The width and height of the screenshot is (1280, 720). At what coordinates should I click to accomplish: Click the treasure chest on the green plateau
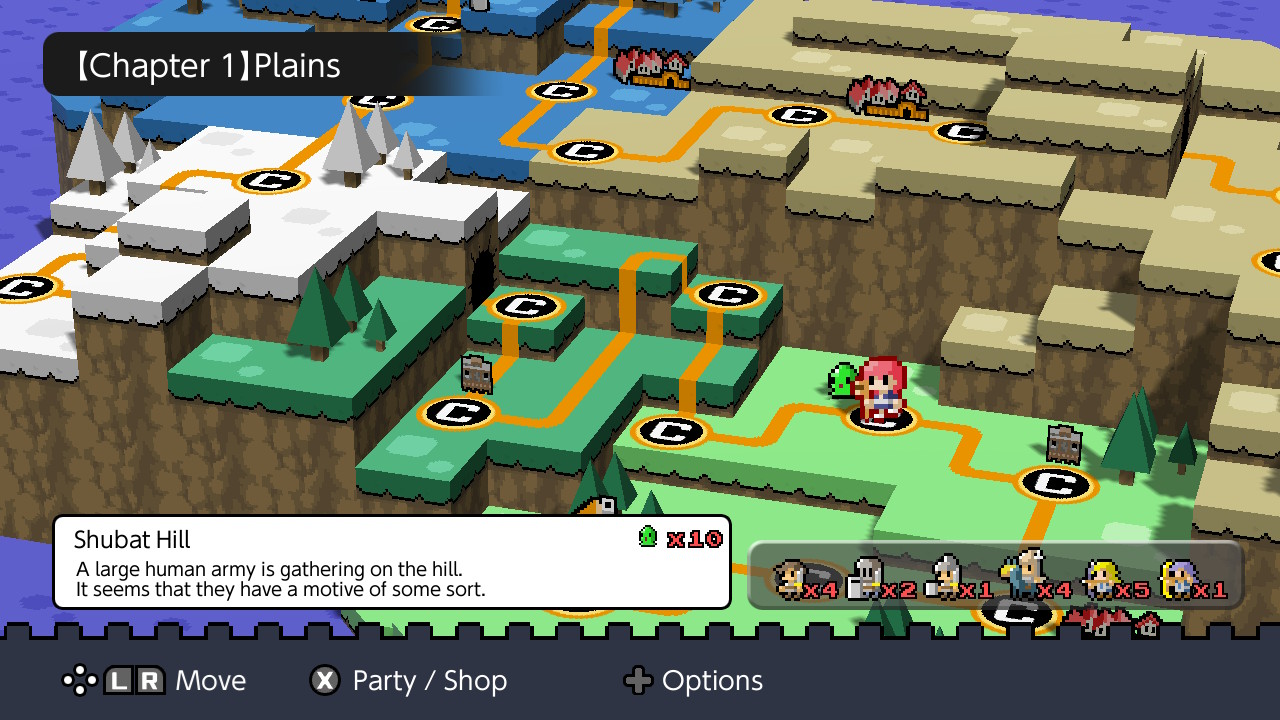(477, 375)
